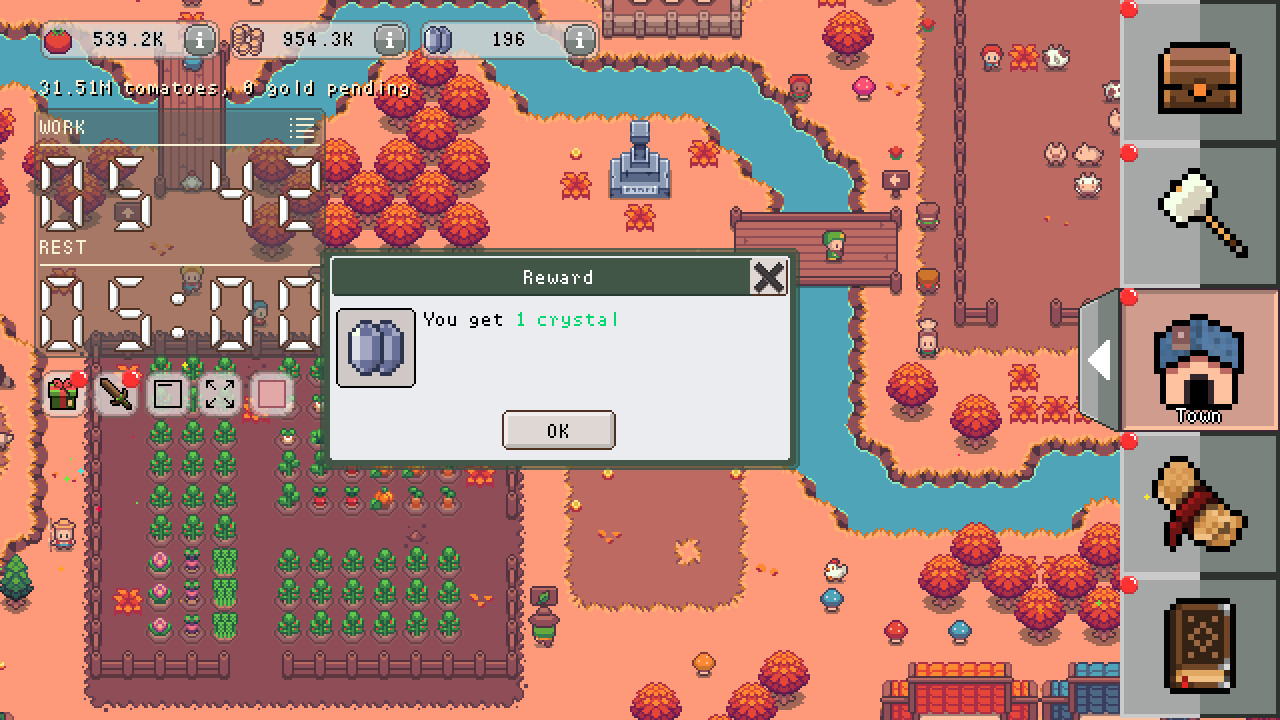Screen dimensions: 1280x720
Task: Dismiss the Reward popup with the X
Action: click(768, 278)
